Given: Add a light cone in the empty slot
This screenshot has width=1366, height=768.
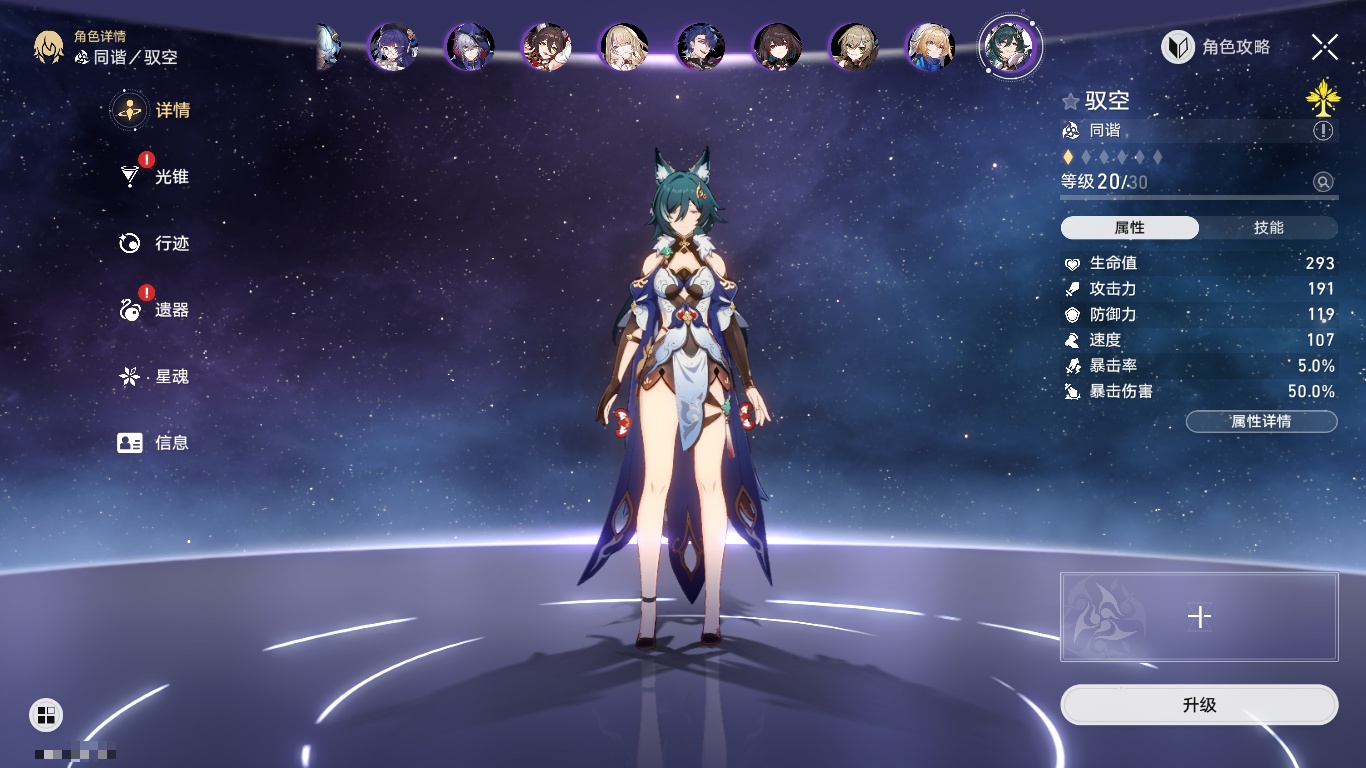Looking at the screenshot, I should [1199, 617].
